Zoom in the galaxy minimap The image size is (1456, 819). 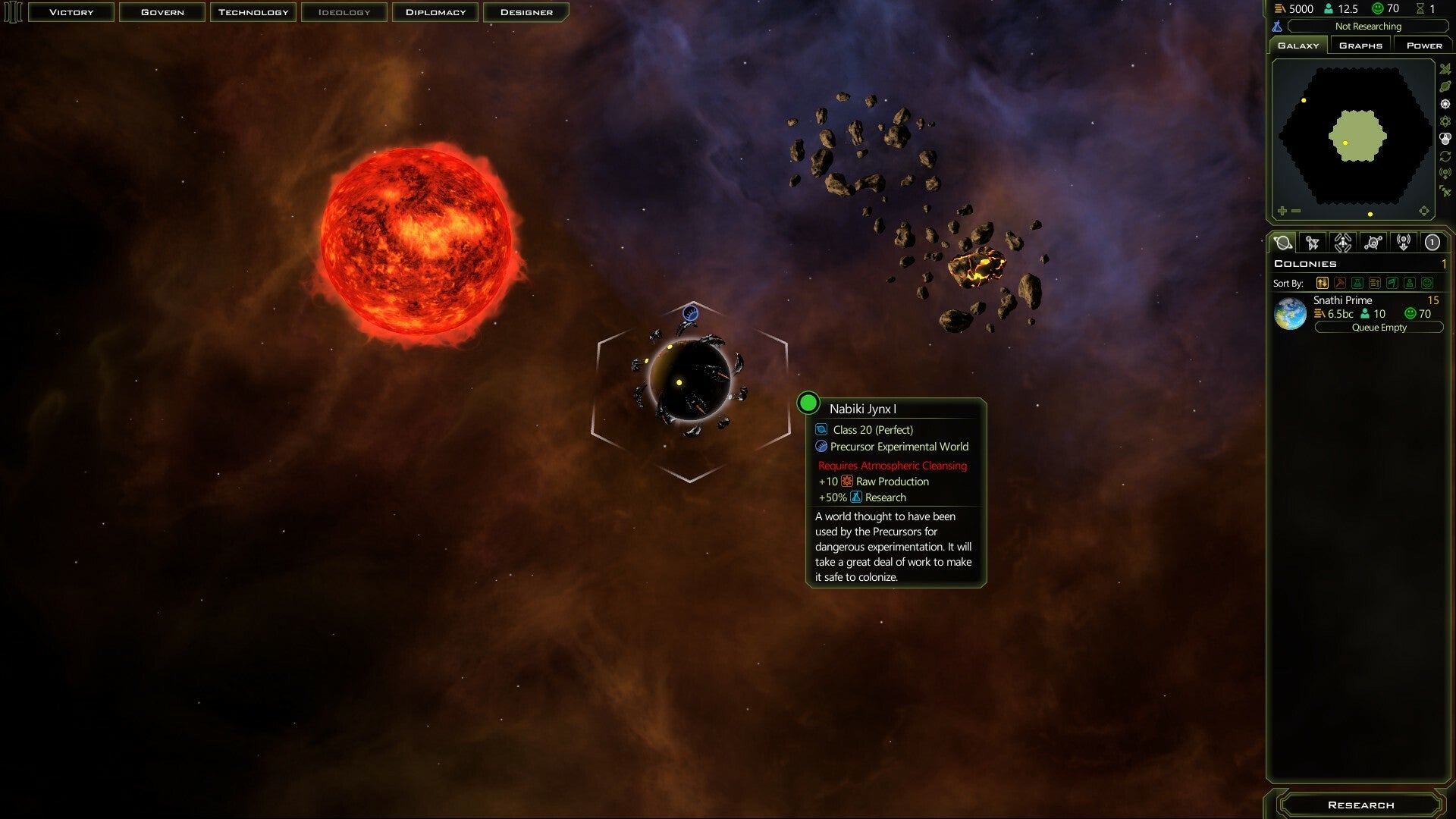coord(1282,211)
